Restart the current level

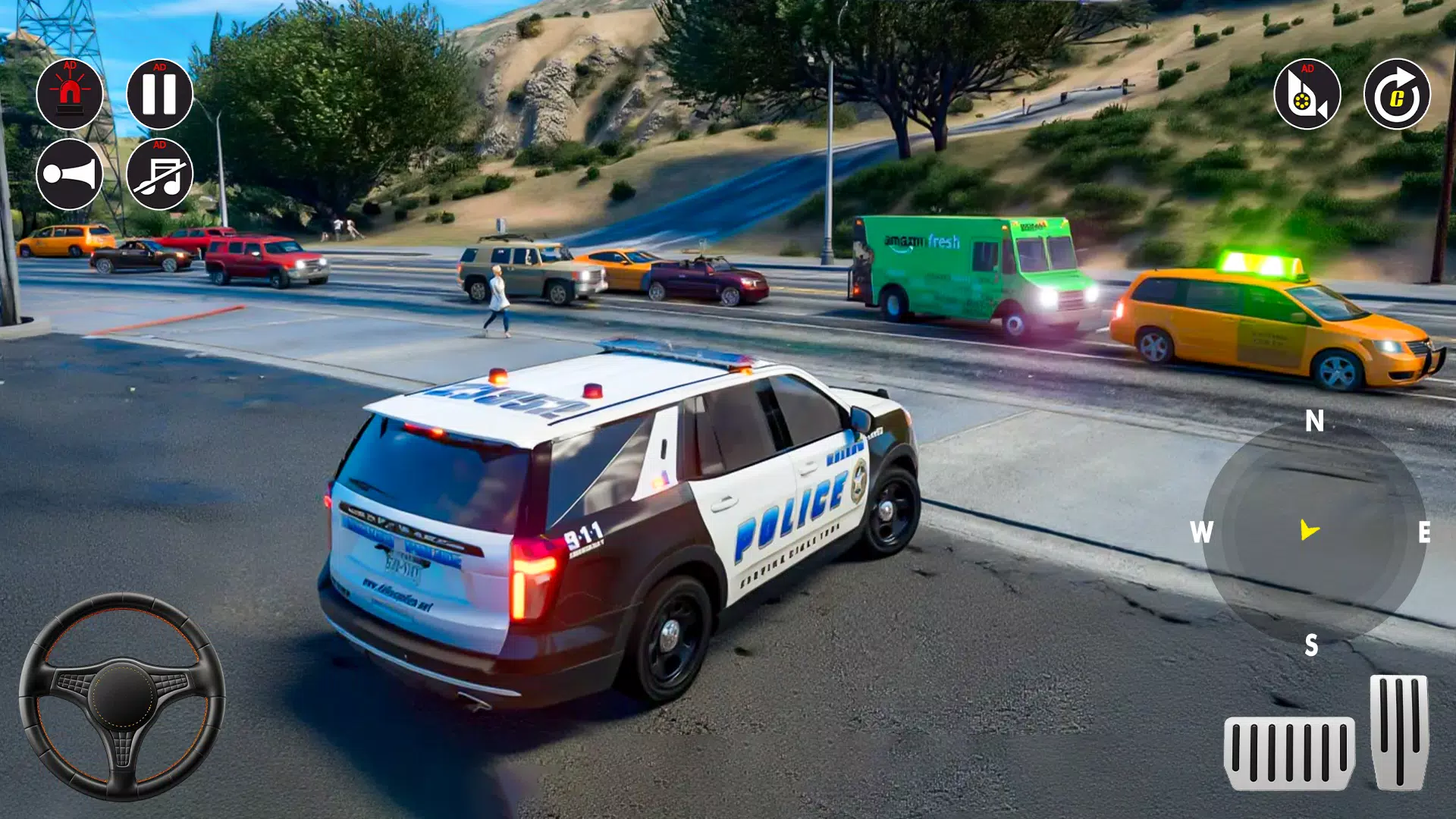pos(1395,95)
